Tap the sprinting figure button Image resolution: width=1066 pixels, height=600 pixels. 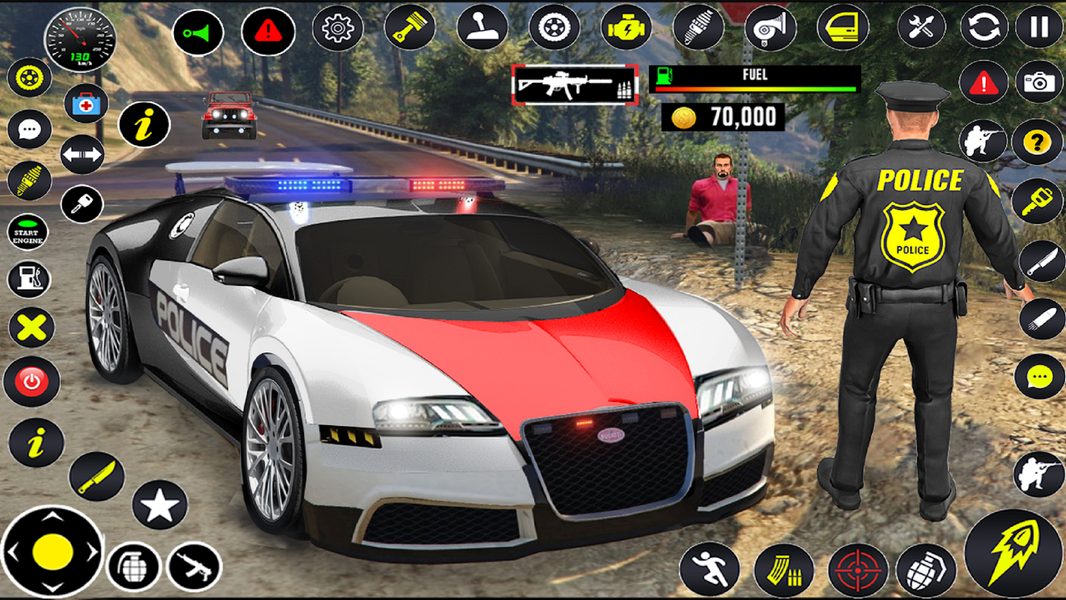click(x=709, y=570)
